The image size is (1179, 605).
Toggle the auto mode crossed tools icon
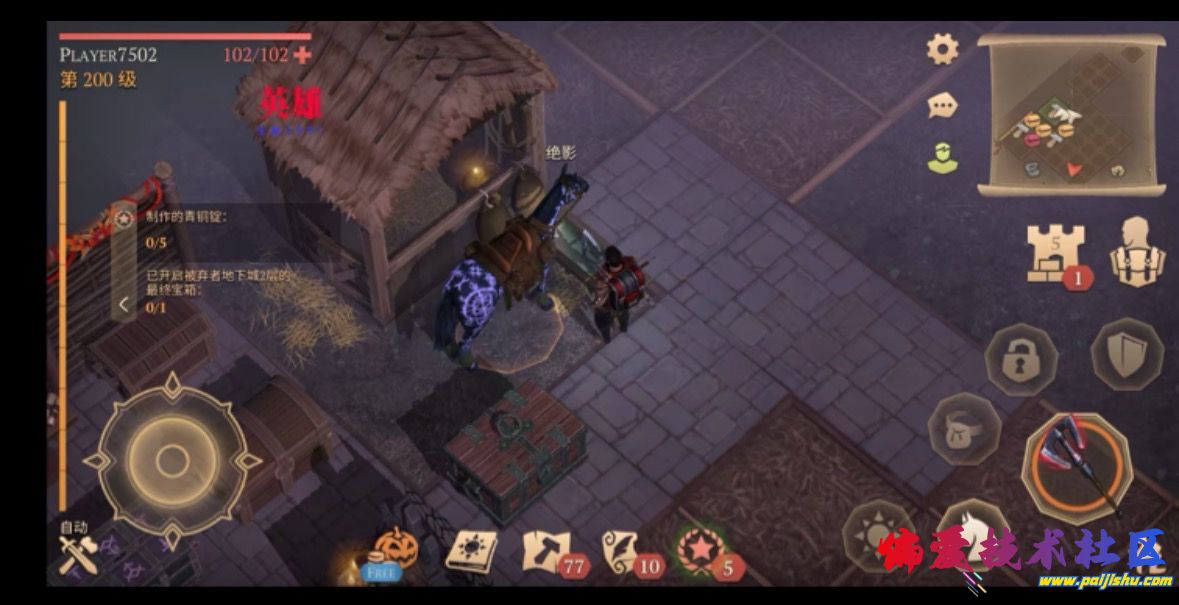[x=75, y=554]
